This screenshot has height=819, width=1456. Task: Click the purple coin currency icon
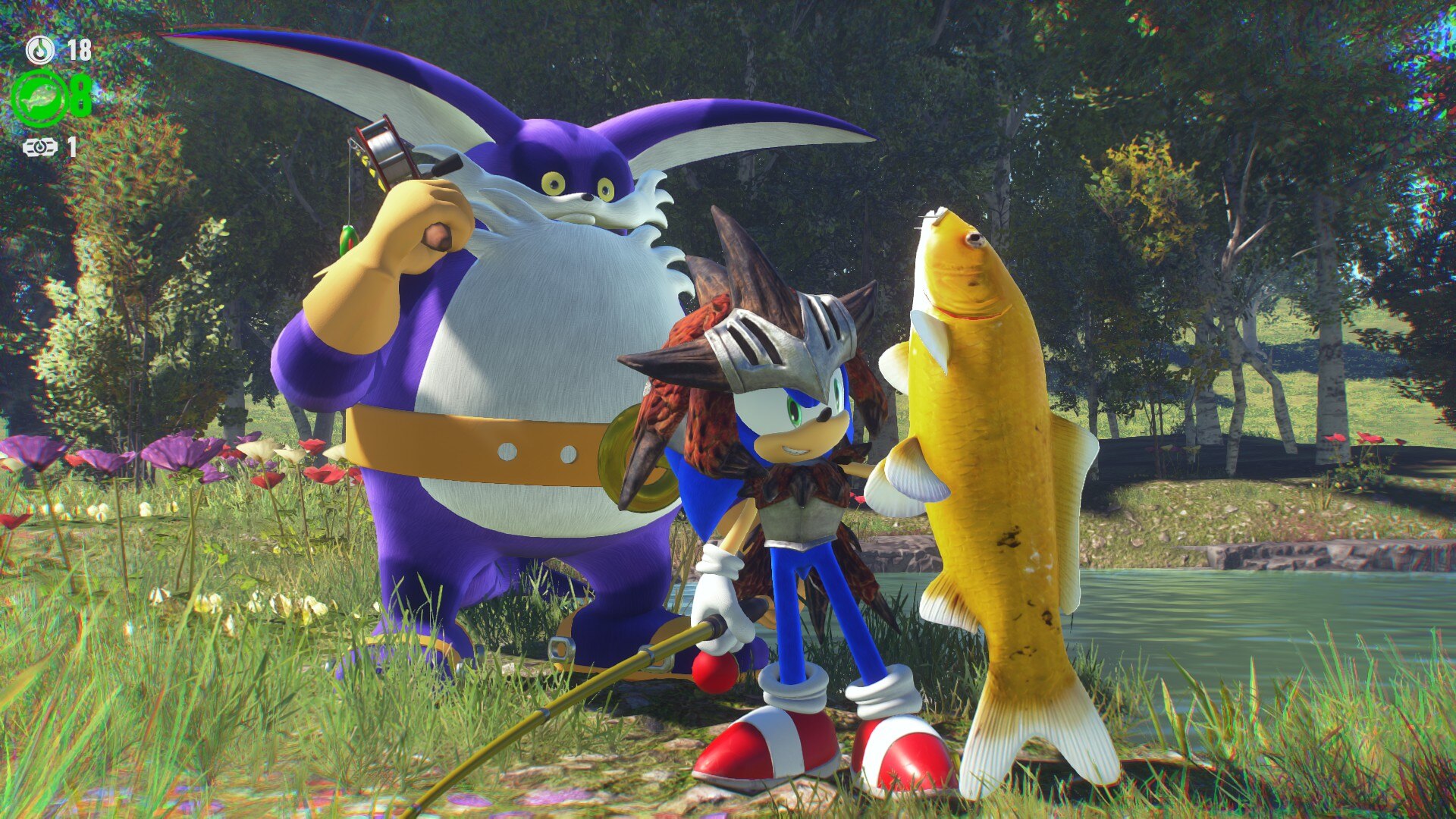coord(39,50)
